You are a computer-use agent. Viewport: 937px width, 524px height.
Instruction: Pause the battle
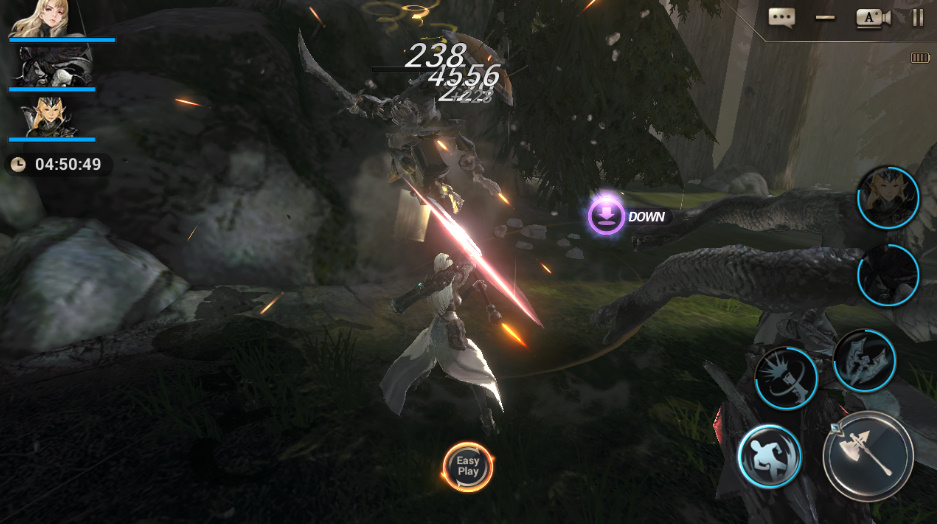(x=917, y=17)
